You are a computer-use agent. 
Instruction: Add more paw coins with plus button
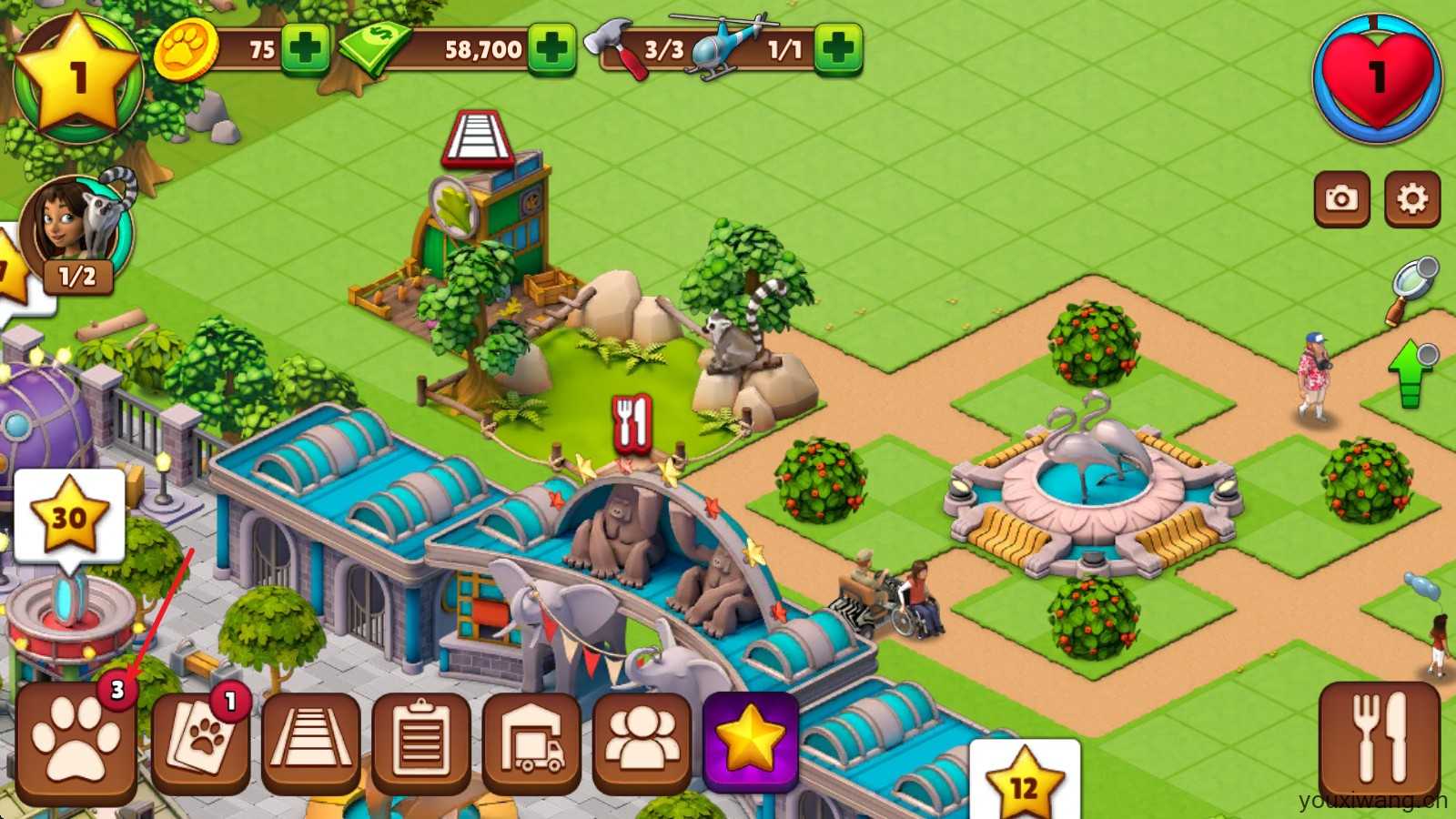coord(304,48)
